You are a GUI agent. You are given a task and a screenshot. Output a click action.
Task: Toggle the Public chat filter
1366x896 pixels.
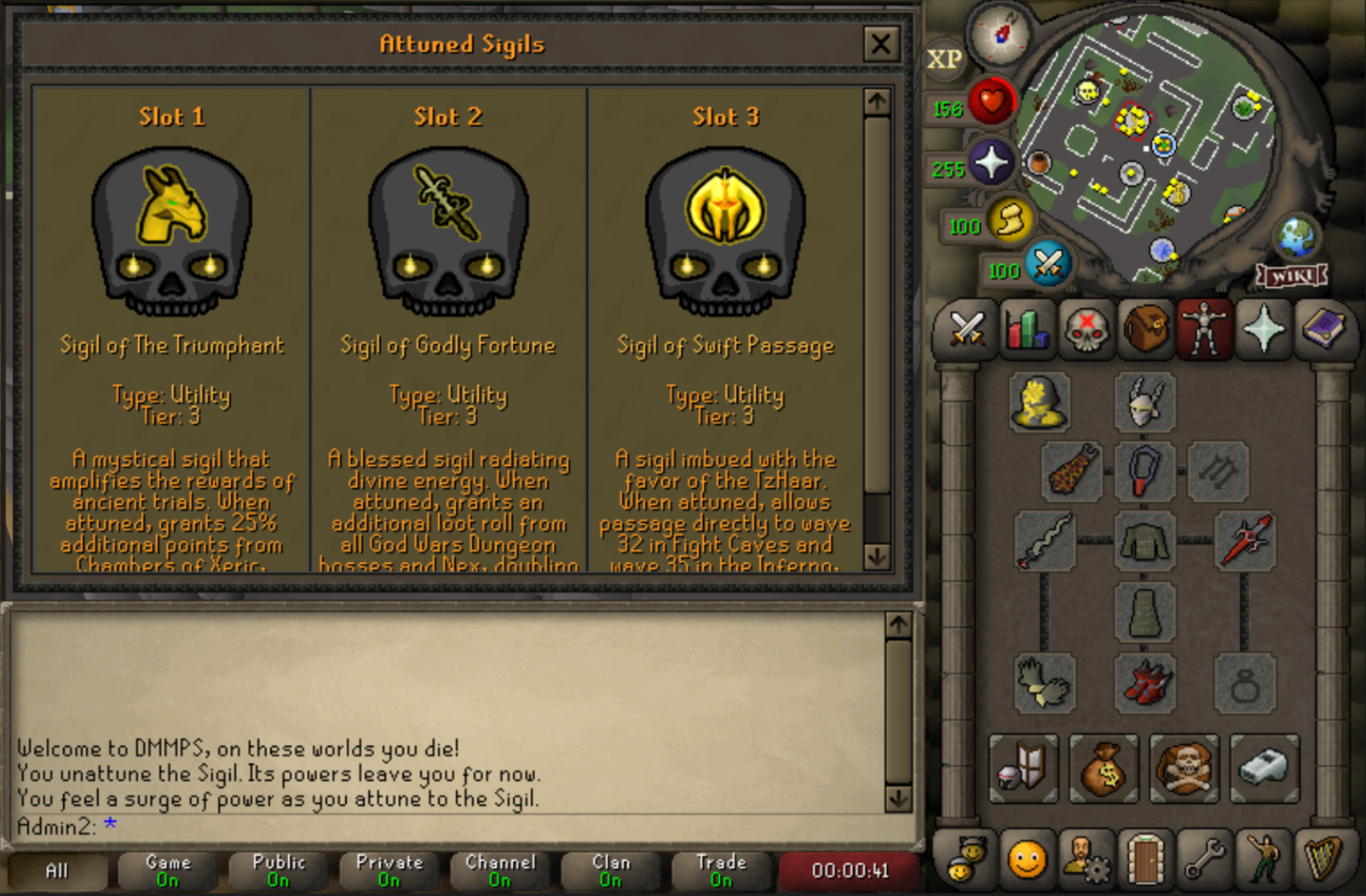coord(279,870)
